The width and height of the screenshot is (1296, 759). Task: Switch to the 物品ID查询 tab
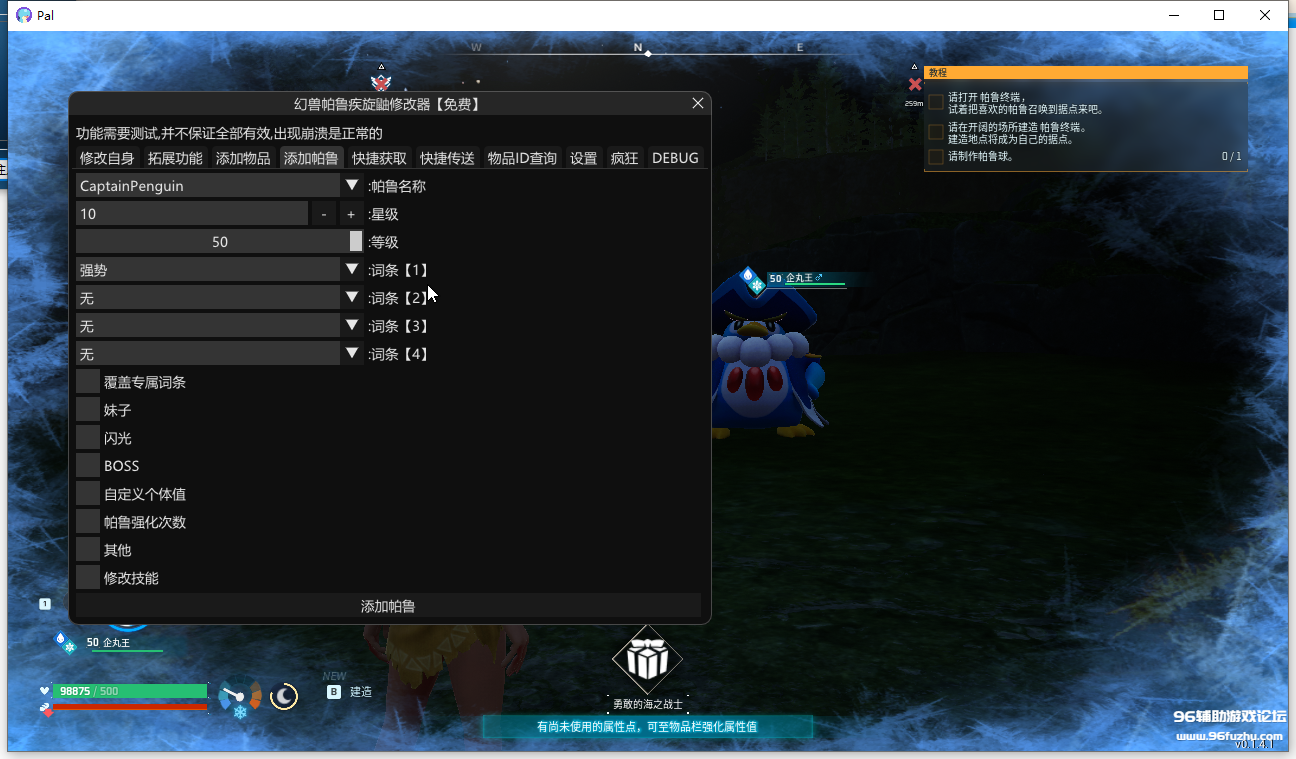(522, 158)
